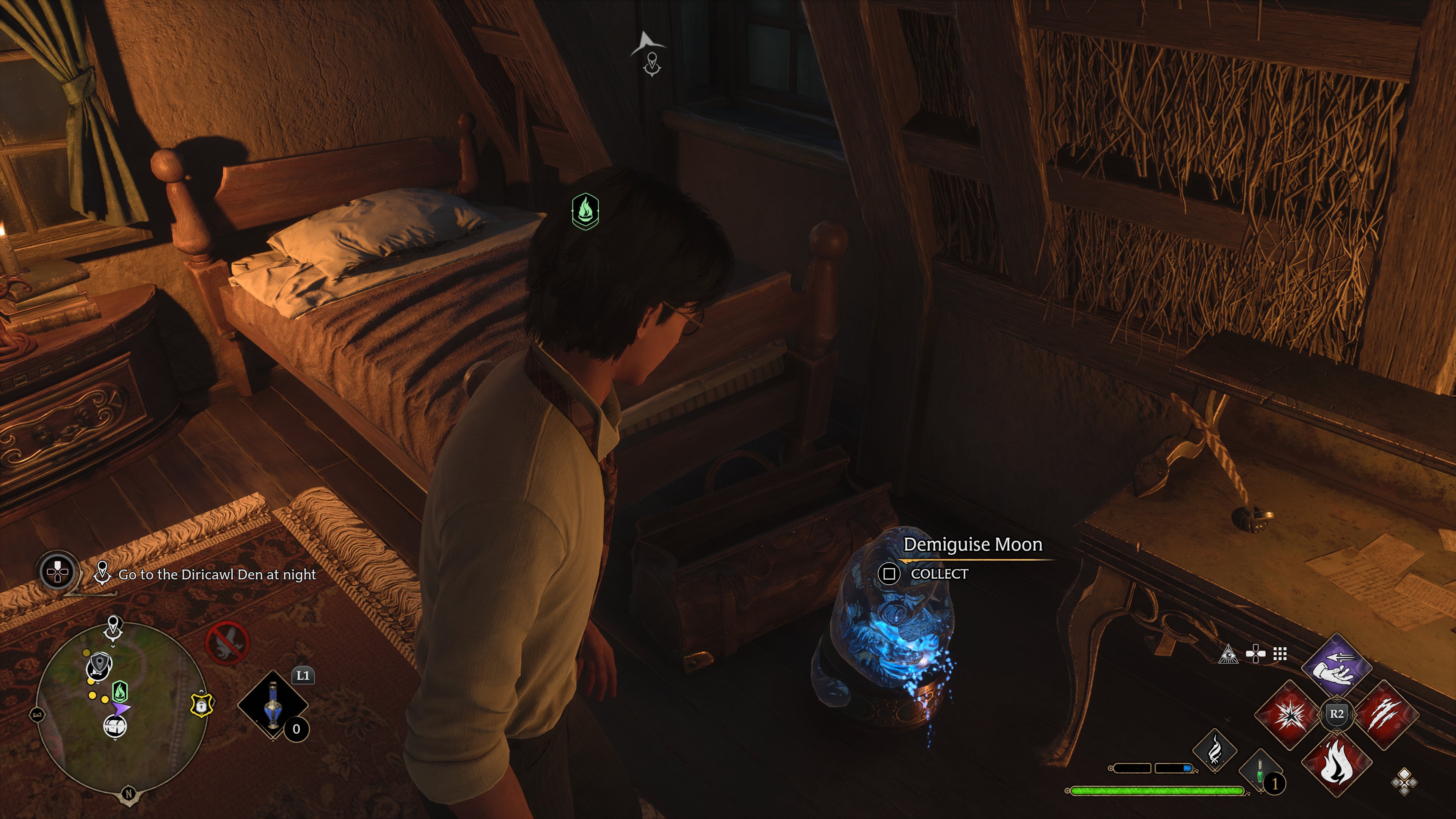Select the Accio spell slot
1456x819 pixels.
(x=1337, y=667)
